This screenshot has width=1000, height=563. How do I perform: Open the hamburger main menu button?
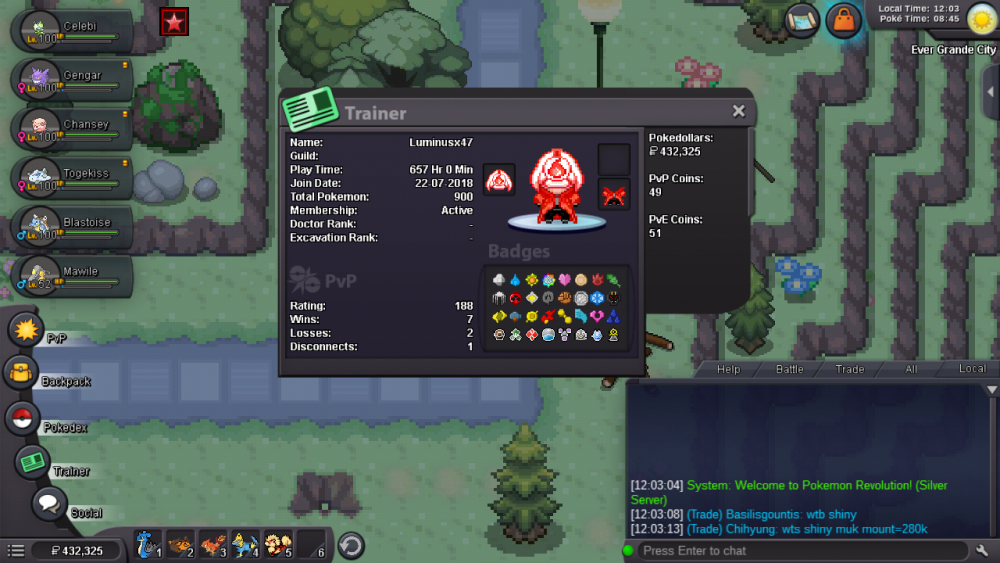point(16,551)
